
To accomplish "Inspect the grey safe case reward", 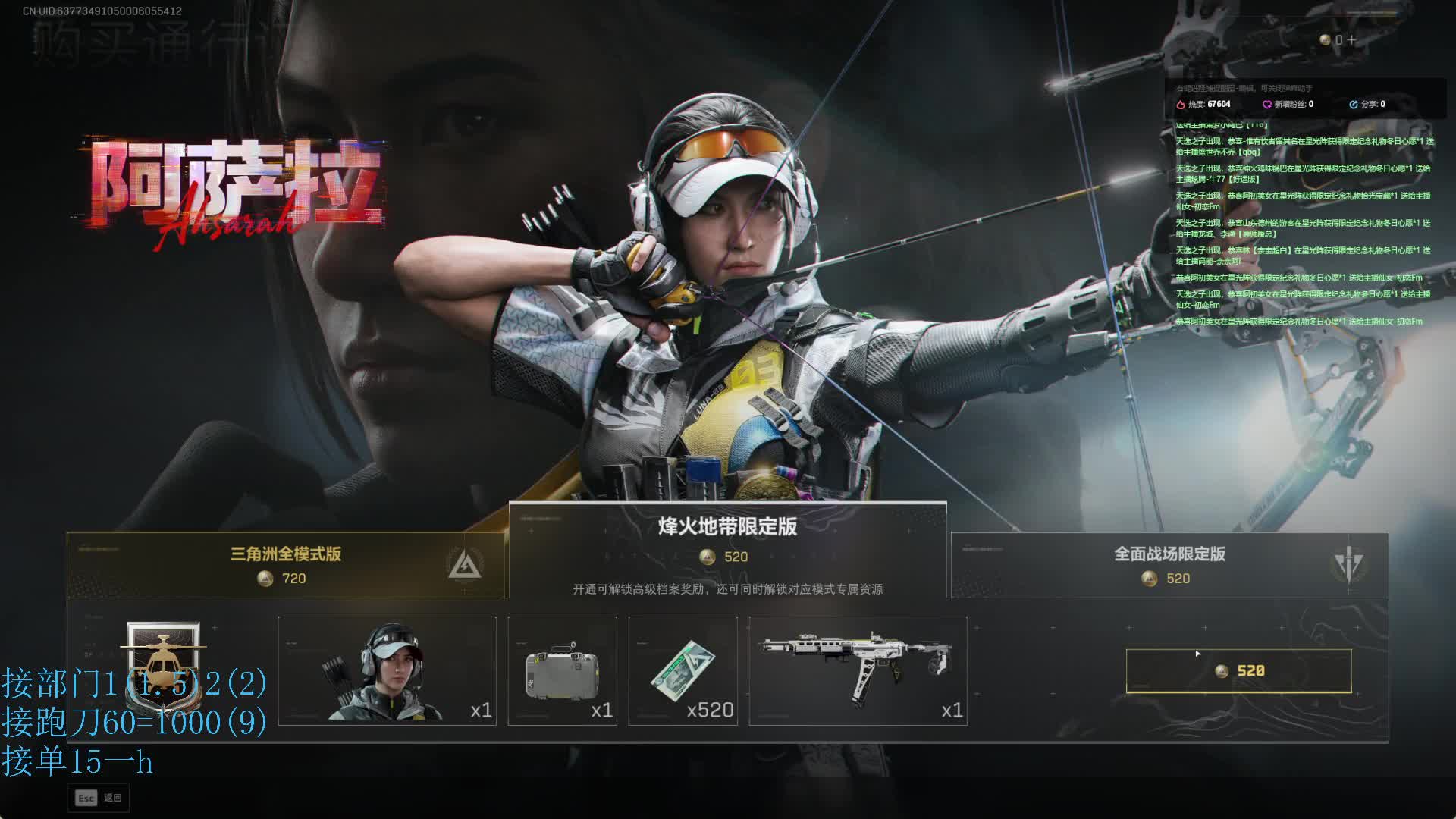I will pos(562,670).
